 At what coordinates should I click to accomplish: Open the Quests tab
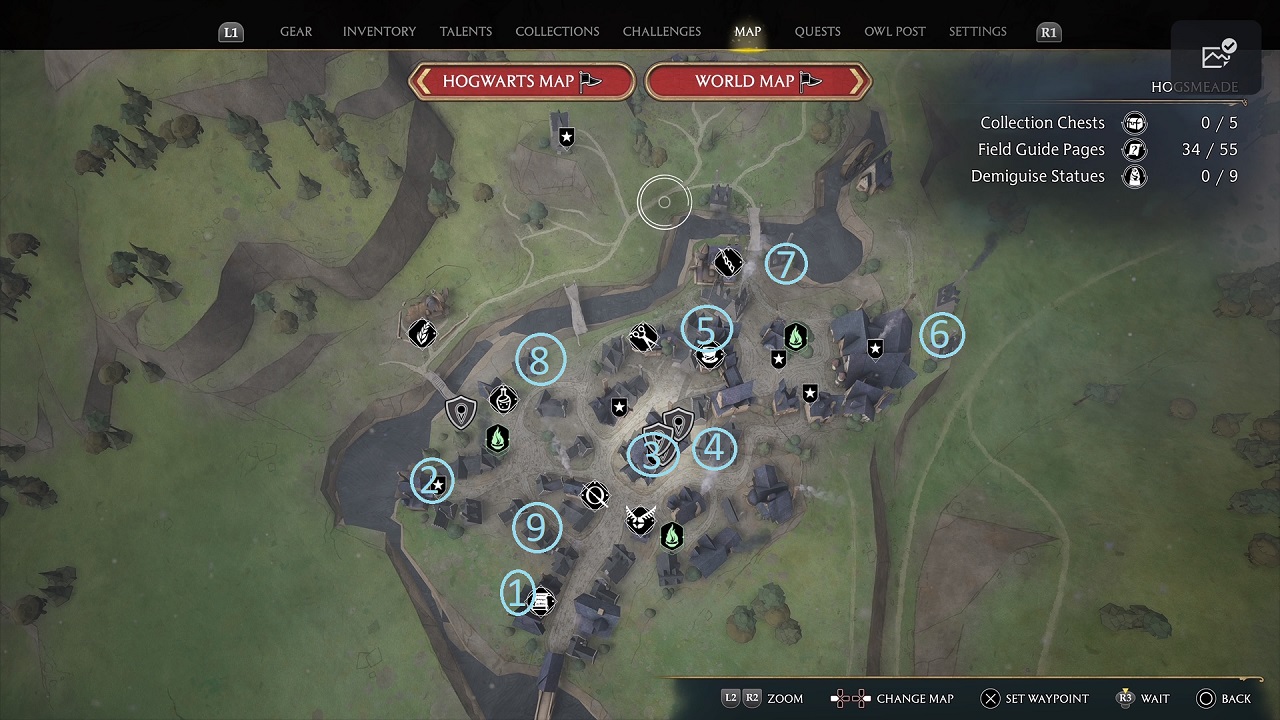817,32
